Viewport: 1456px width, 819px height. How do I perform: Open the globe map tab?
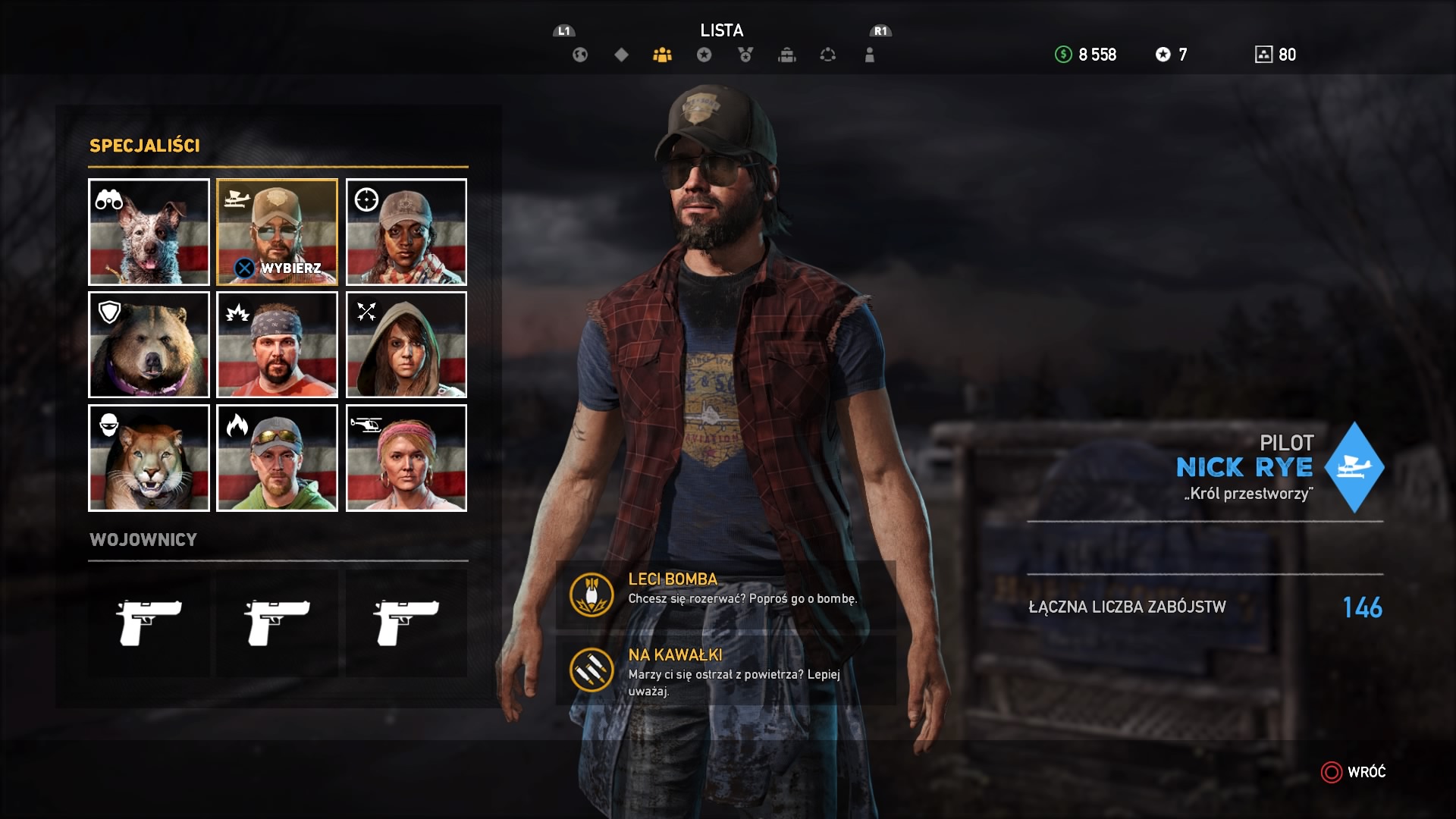[580, 55]
